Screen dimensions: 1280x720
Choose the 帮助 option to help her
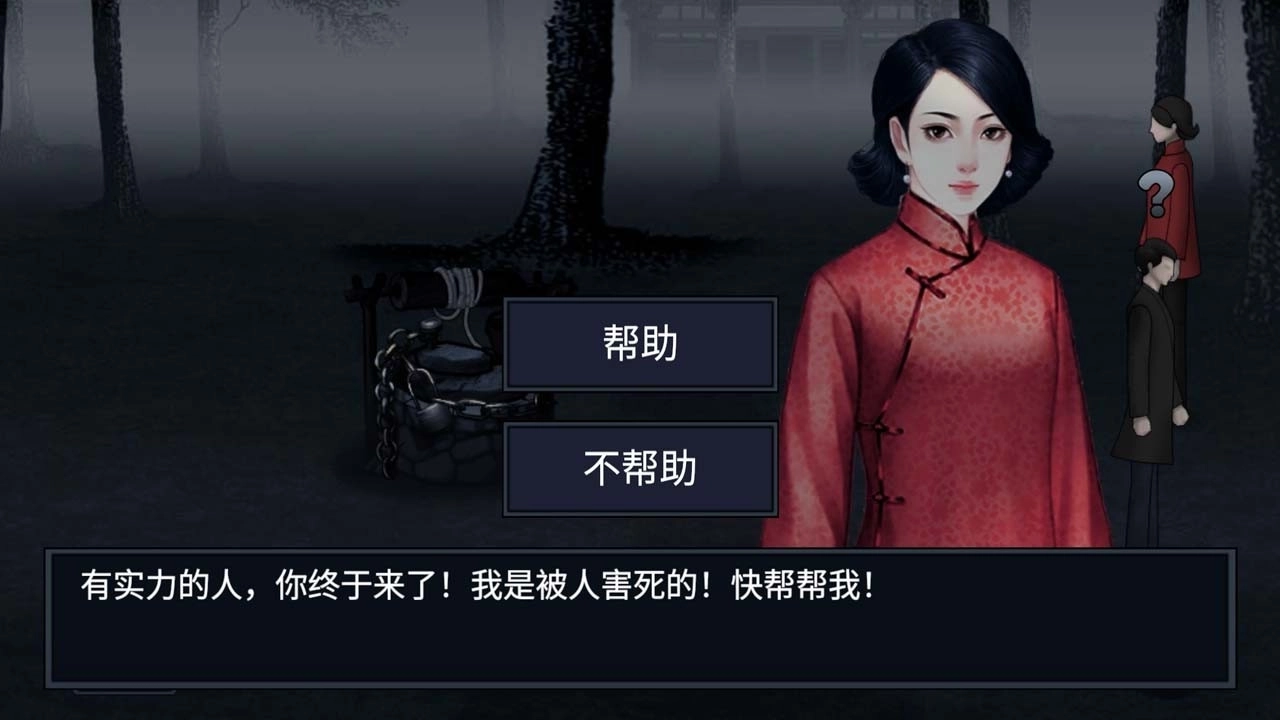640,346
